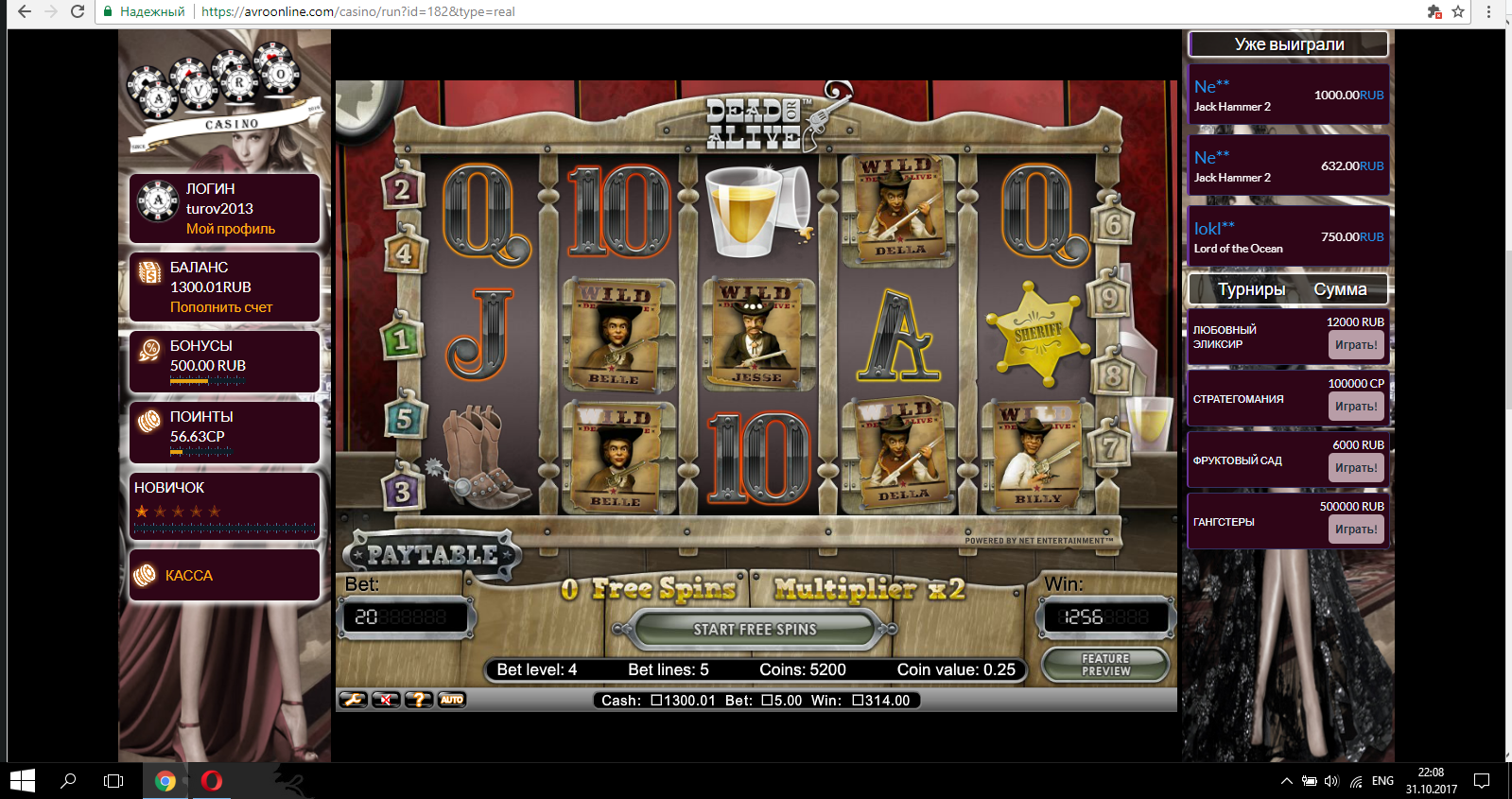Open the Paytable sign
Viewport: 1512px width, 799px height.
coord(432,555)
